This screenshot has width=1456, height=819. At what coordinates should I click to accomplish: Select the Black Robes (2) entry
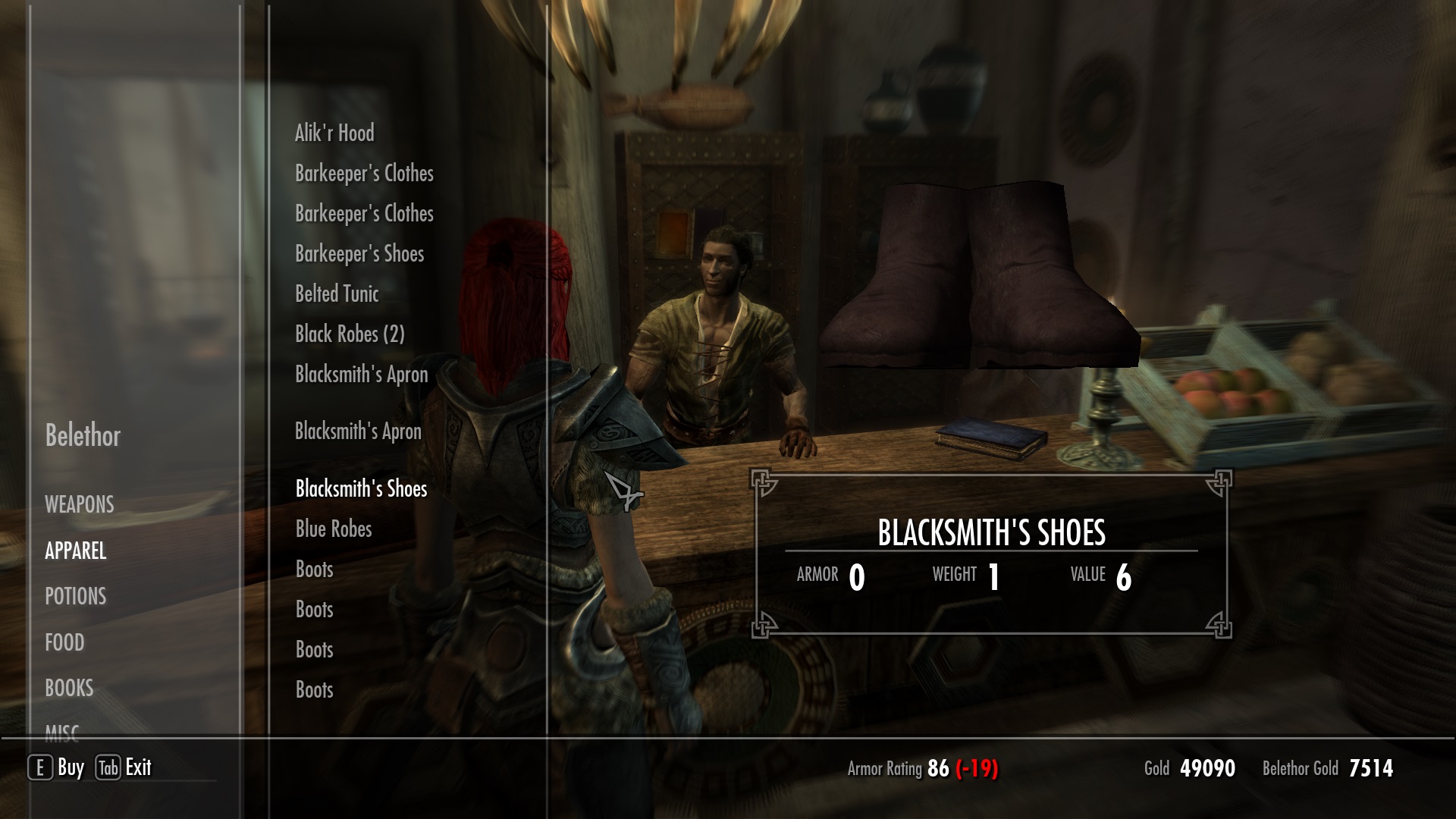pyautogui.click(x=350, y=334)
